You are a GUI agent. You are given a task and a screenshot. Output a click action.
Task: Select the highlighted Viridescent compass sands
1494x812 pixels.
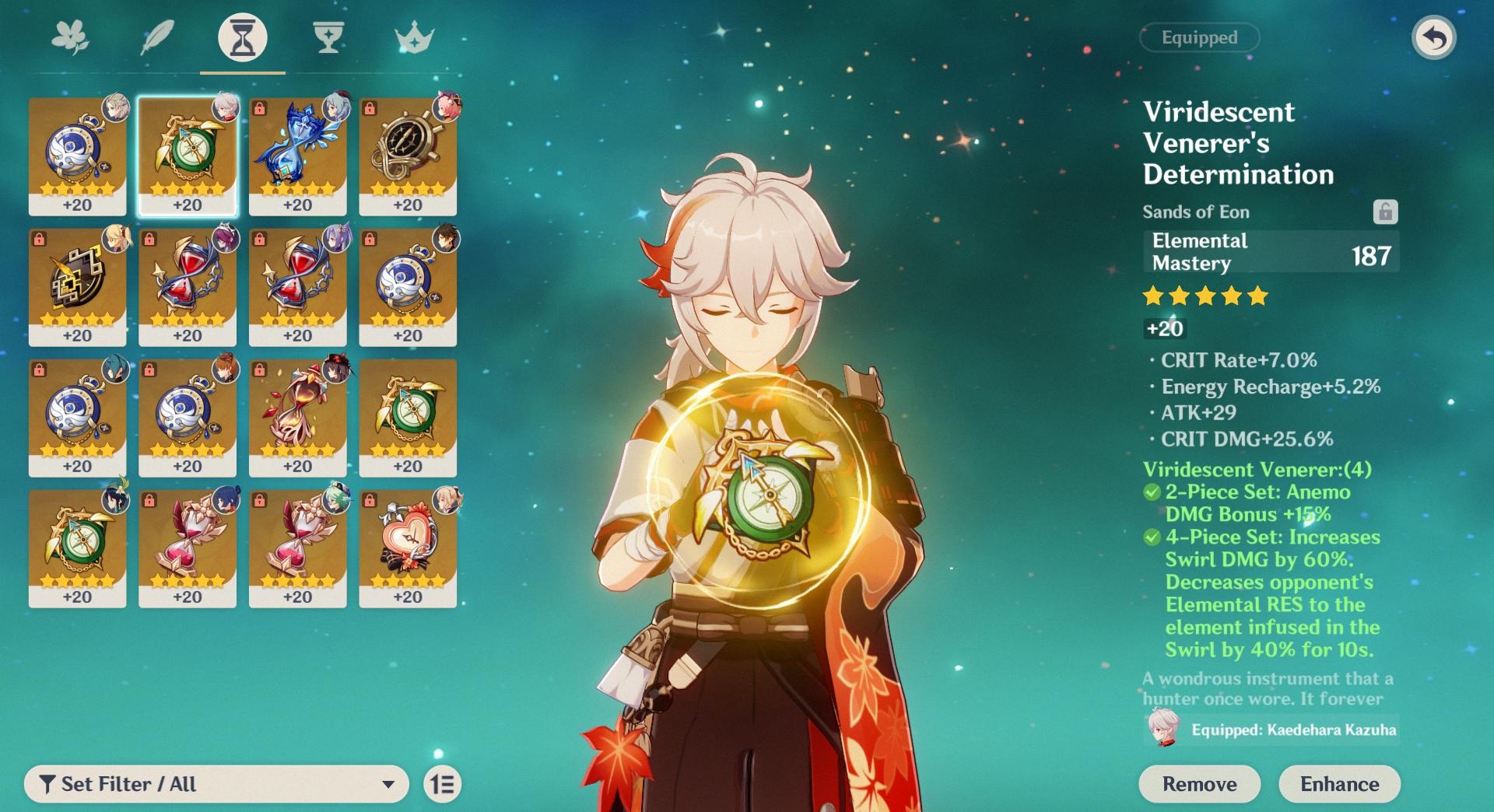coord(188,156)
